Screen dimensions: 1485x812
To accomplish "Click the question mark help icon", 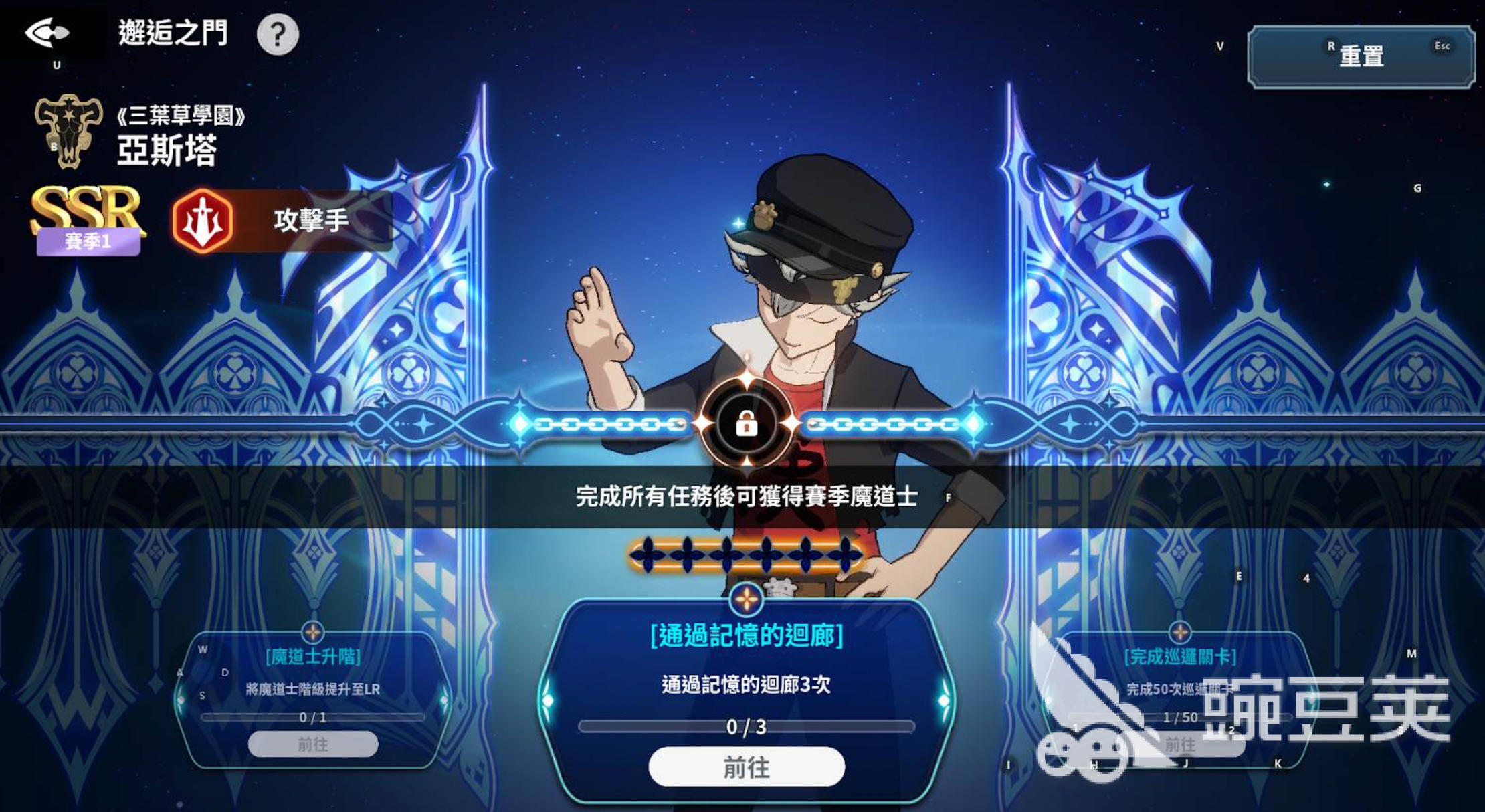I will pos(279,35).
